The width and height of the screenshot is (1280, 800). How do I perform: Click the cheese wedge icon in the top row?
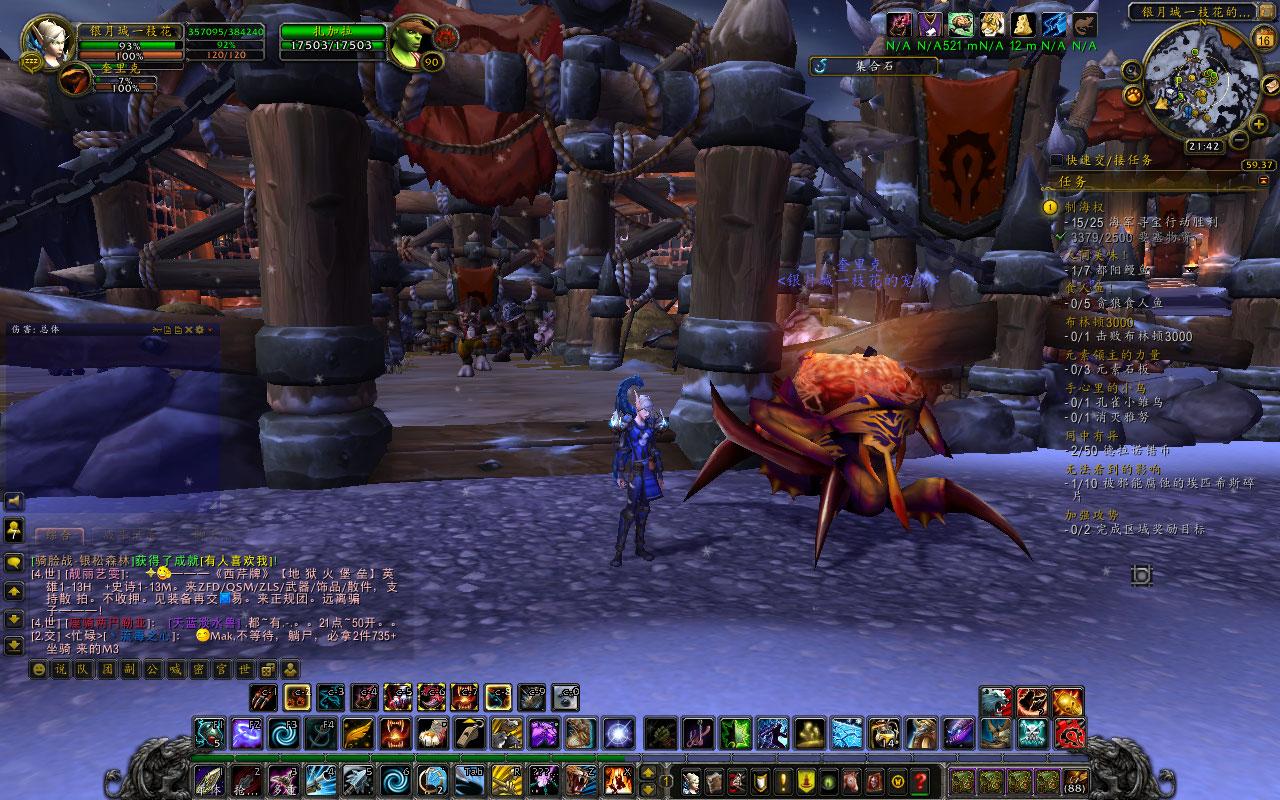(x=1020, y=24)
